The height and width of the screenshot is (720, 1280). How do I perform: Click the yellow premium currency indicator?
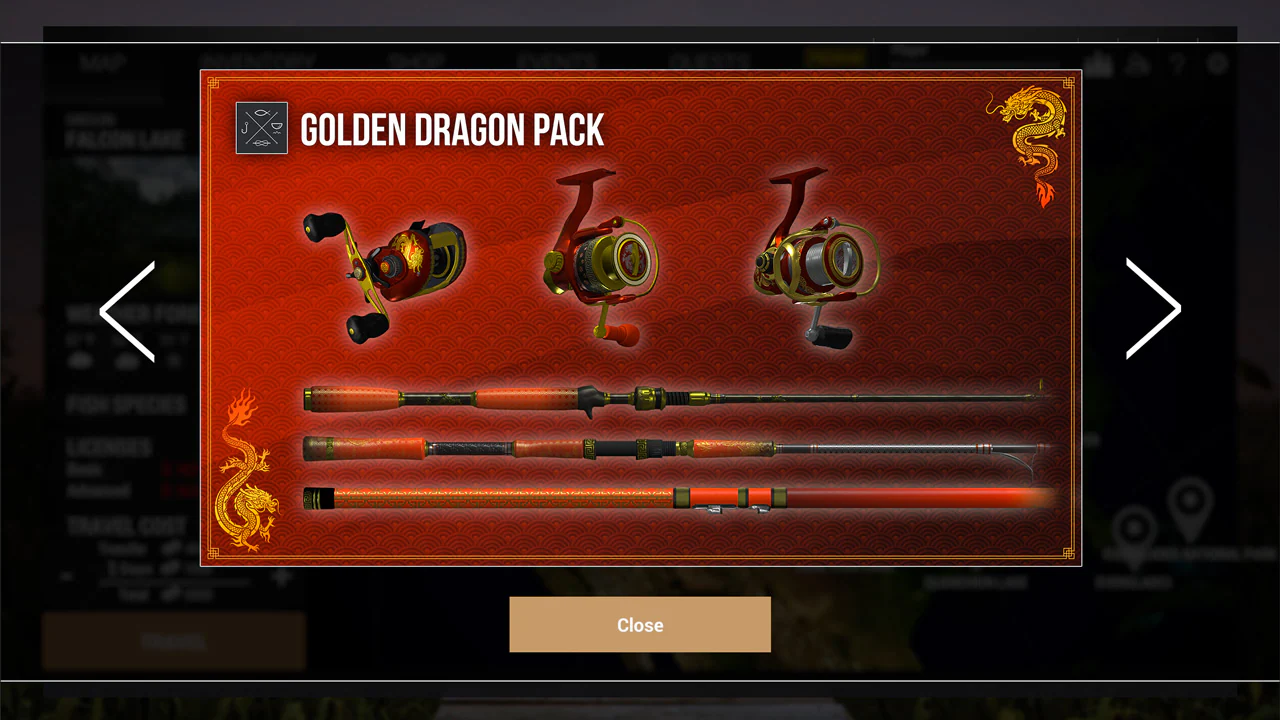836,57
